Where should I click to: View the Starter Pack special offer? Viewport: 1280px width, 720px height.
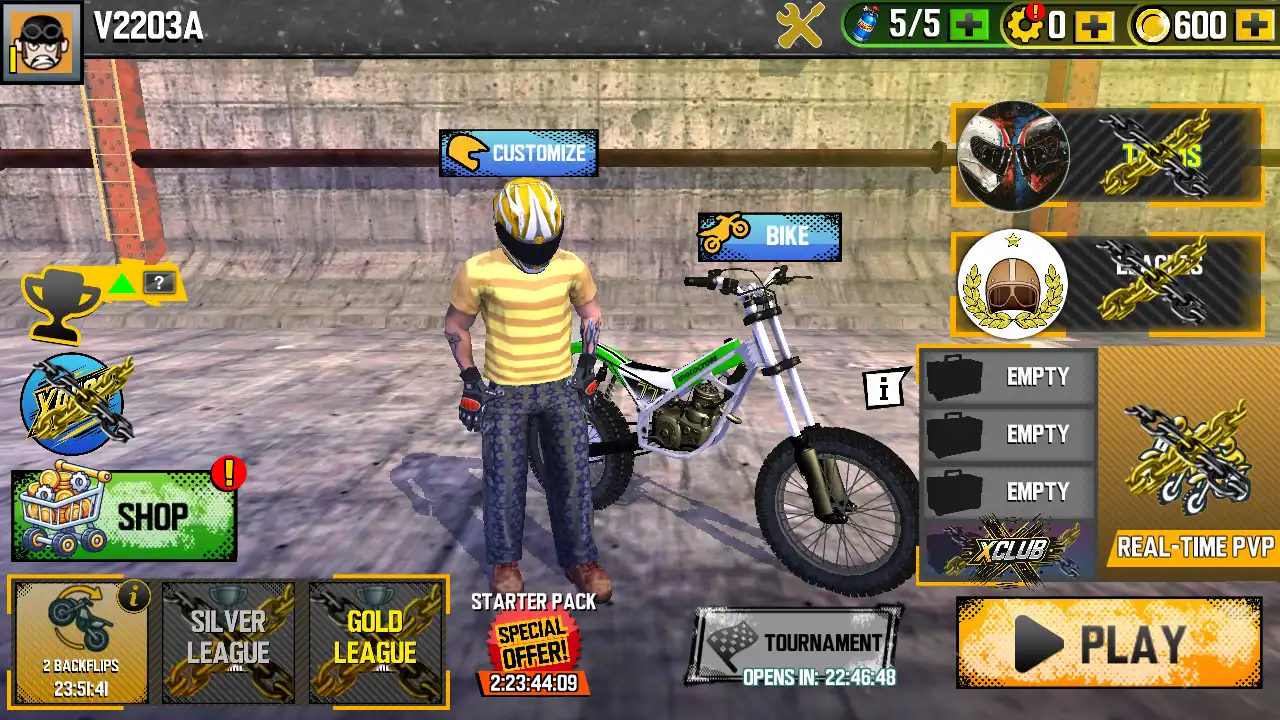pyautogui.click(x=533, y=641)
